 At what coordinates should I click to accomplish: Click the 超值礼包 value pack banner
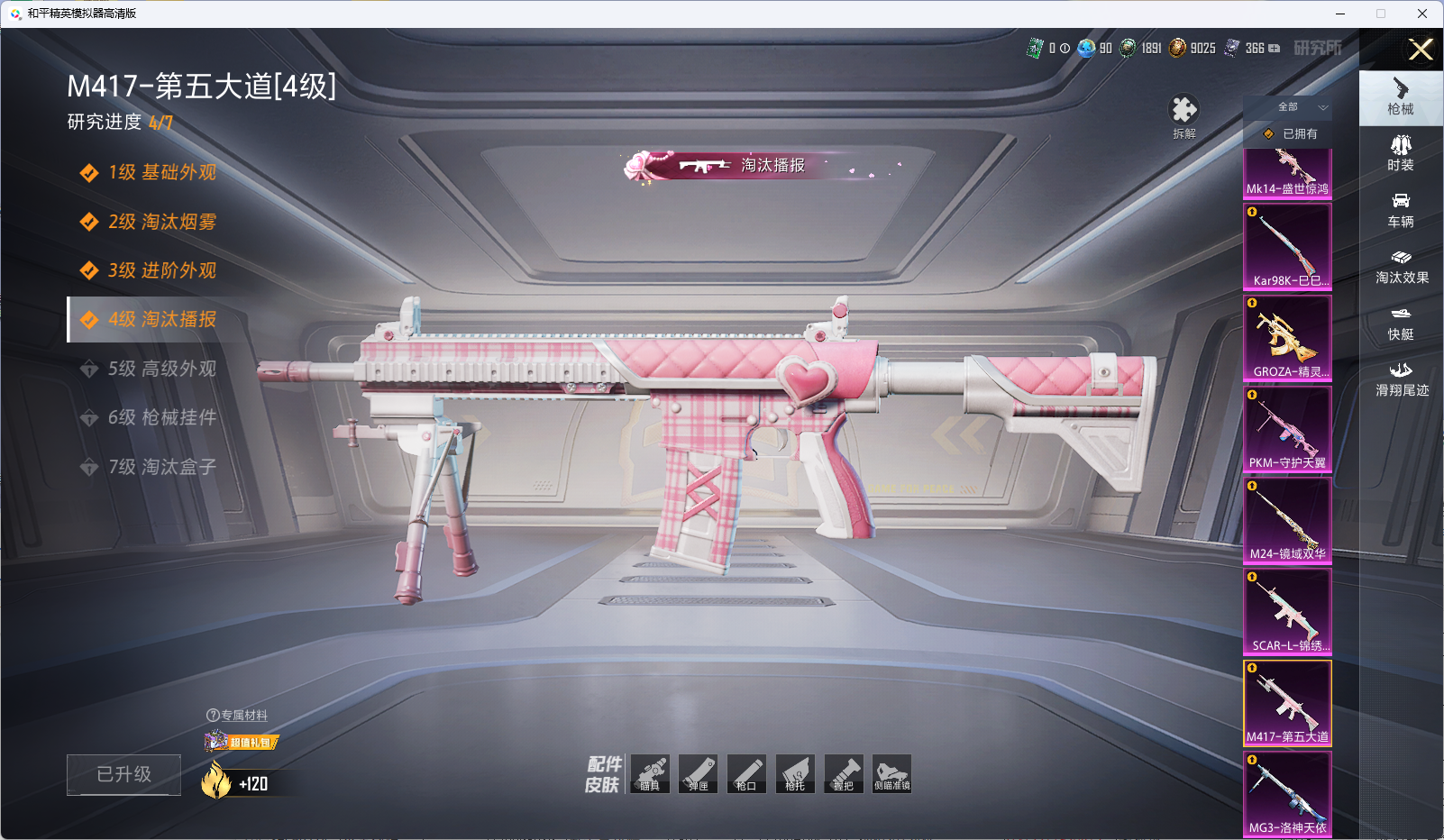point(242,742)
